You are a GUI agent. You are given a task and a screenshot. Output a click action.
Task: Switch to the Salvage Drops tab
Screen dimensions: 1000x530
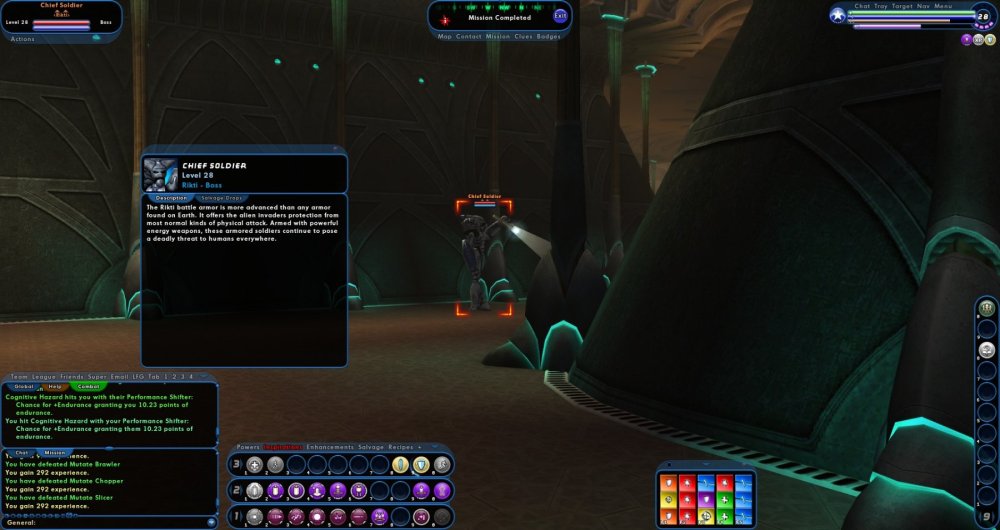(221, 198)
